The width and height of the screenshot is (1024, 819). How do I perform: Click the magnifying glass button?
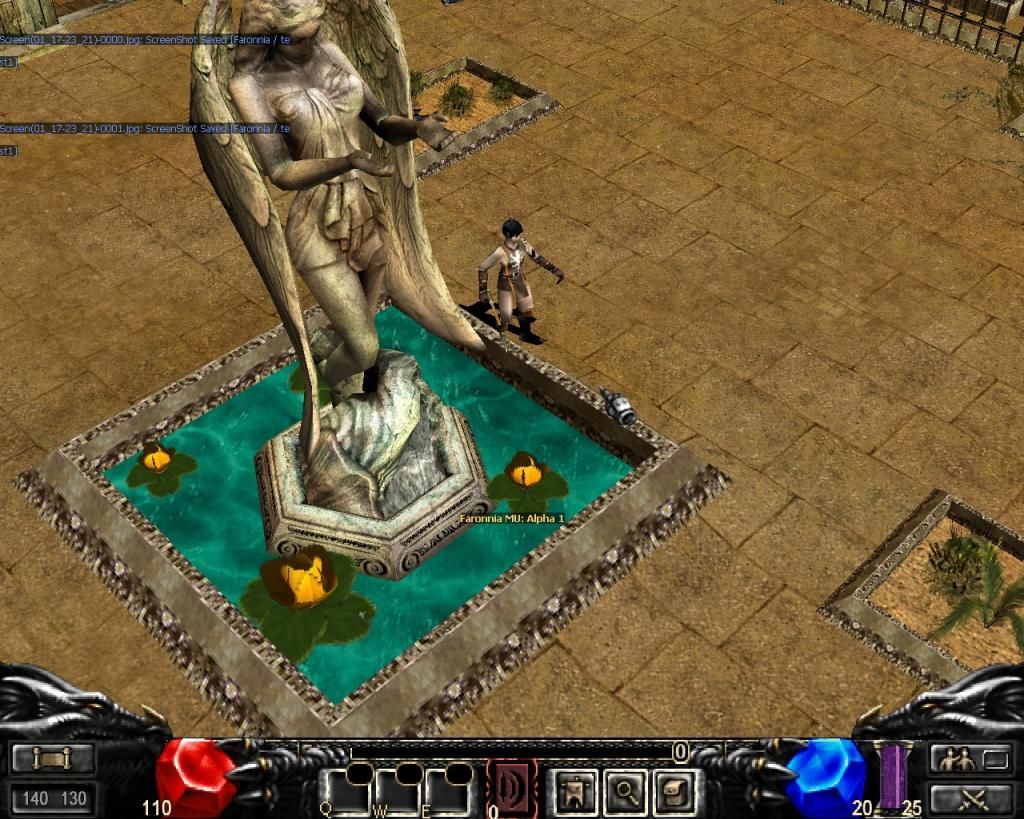pos(626,791)
